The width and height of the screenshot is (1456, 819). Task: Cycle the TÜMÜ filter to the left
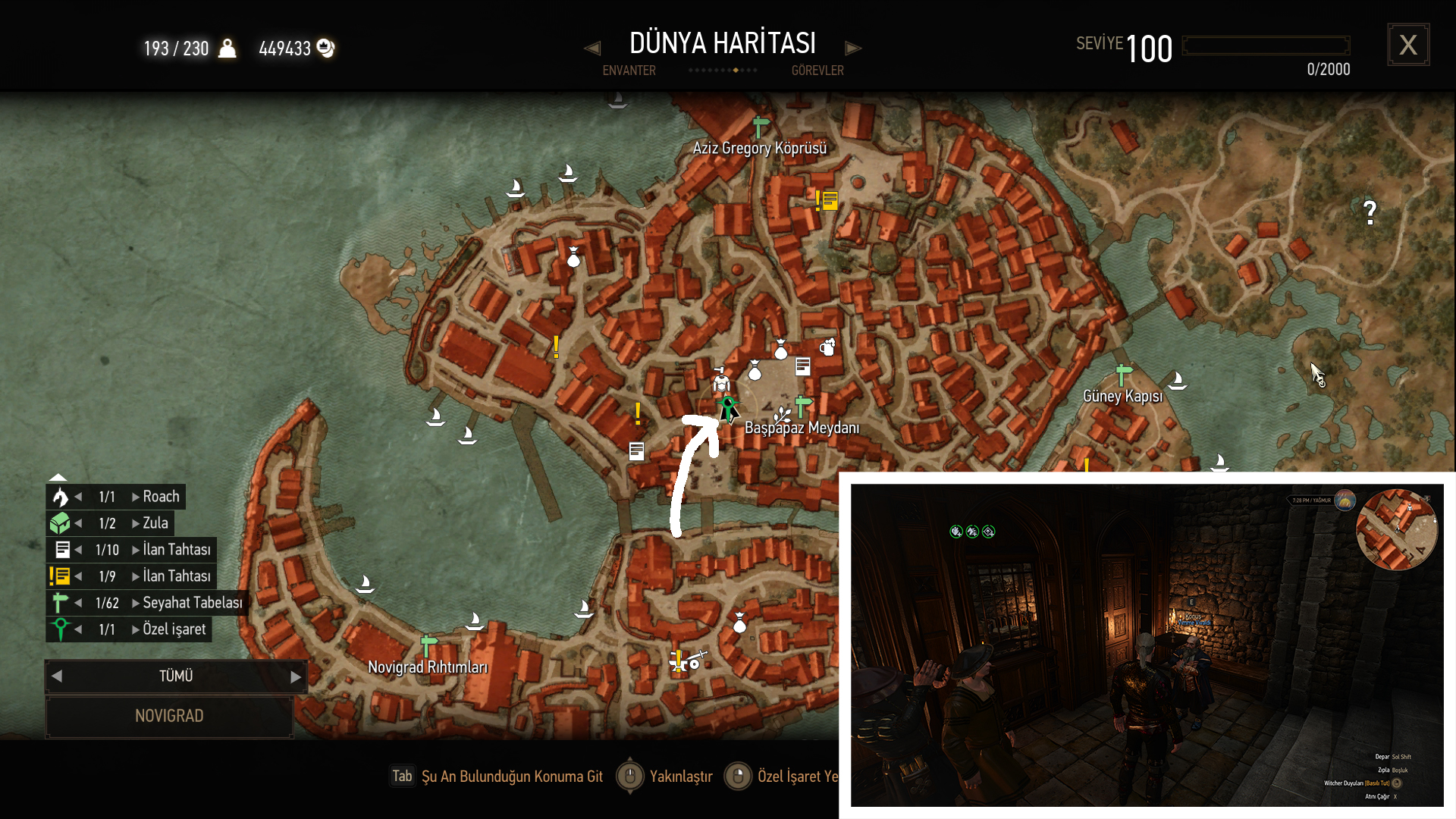tap(57, 676)
